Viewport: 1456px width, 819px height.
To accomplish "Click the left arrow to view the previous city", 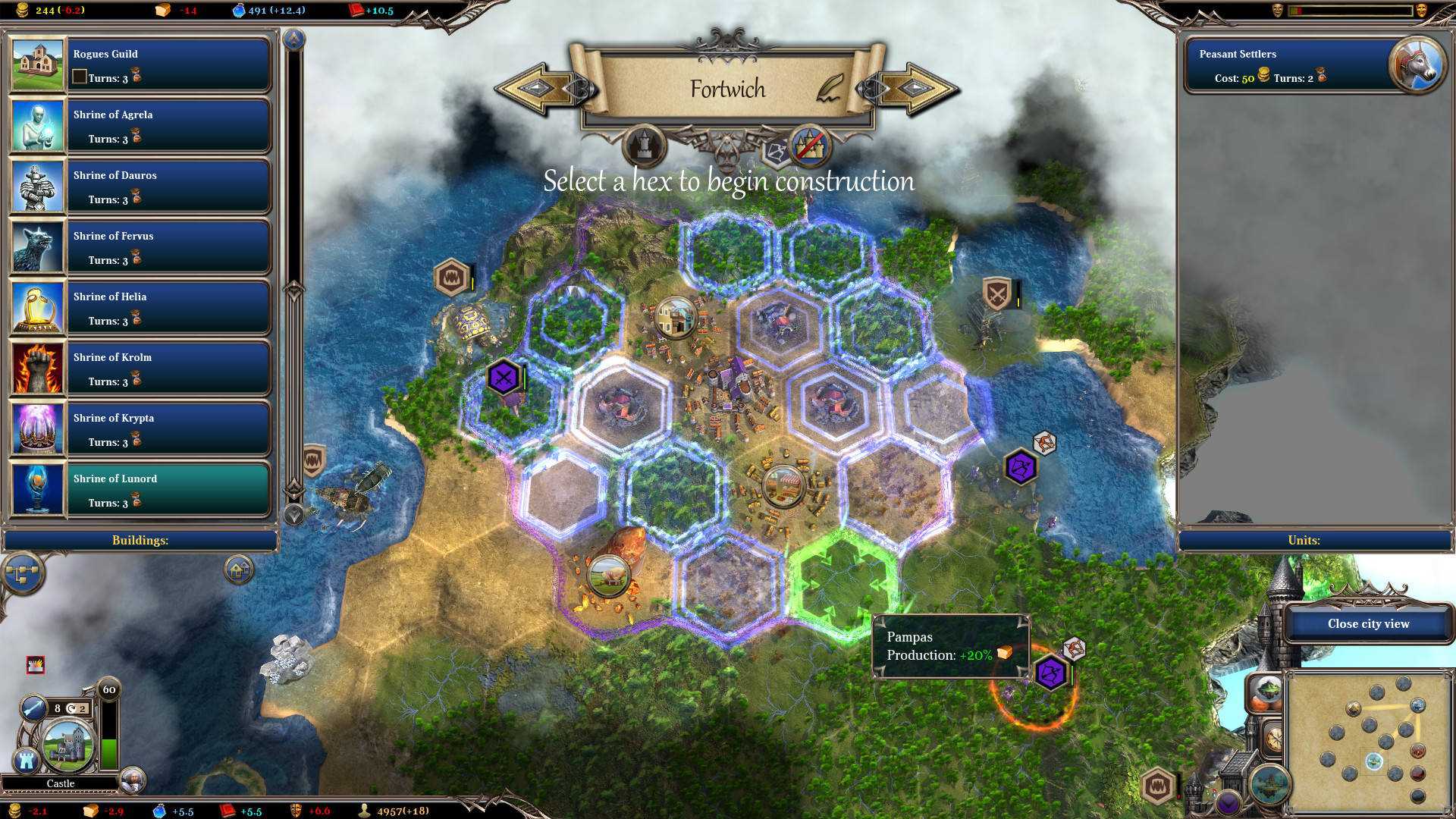I will point(535,89).
